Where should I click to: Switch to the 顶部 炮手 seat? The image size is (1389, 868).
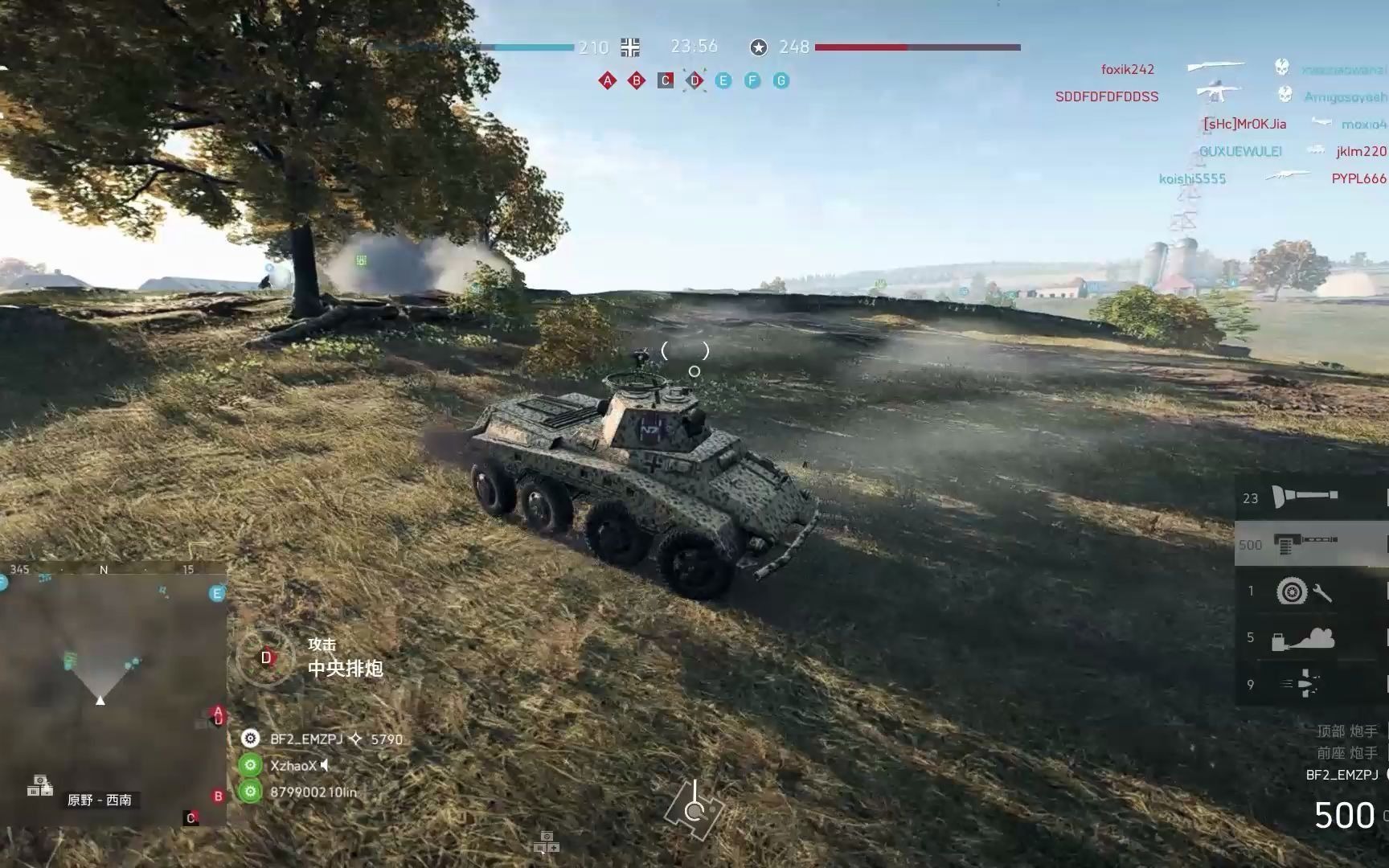pyautogui.click(x=1346, y=731)
